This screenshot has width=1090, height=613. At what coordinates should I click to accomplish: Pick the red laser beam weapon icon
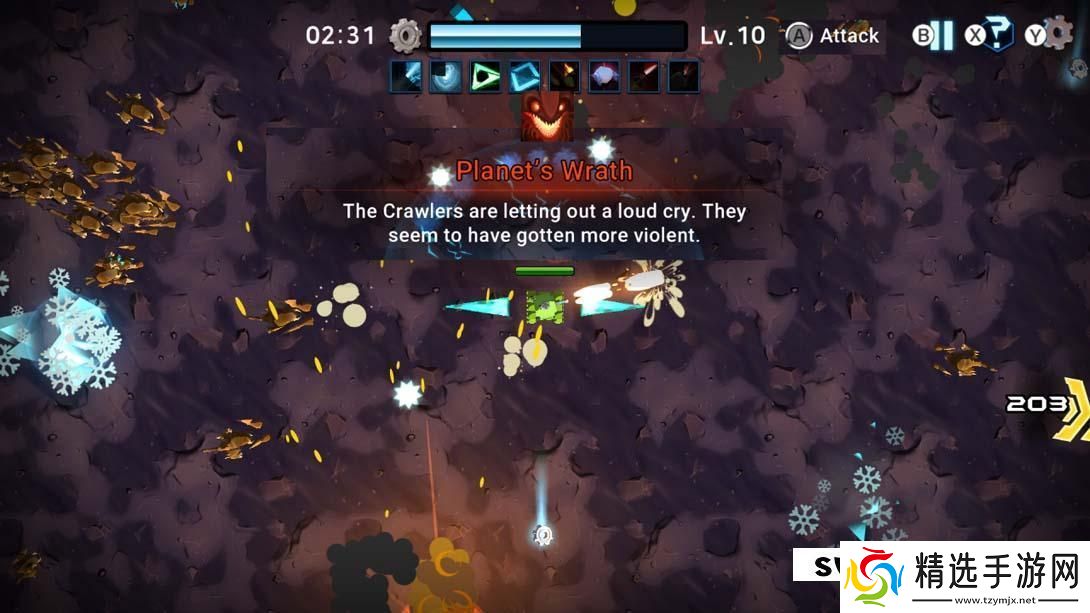[644, 76]
